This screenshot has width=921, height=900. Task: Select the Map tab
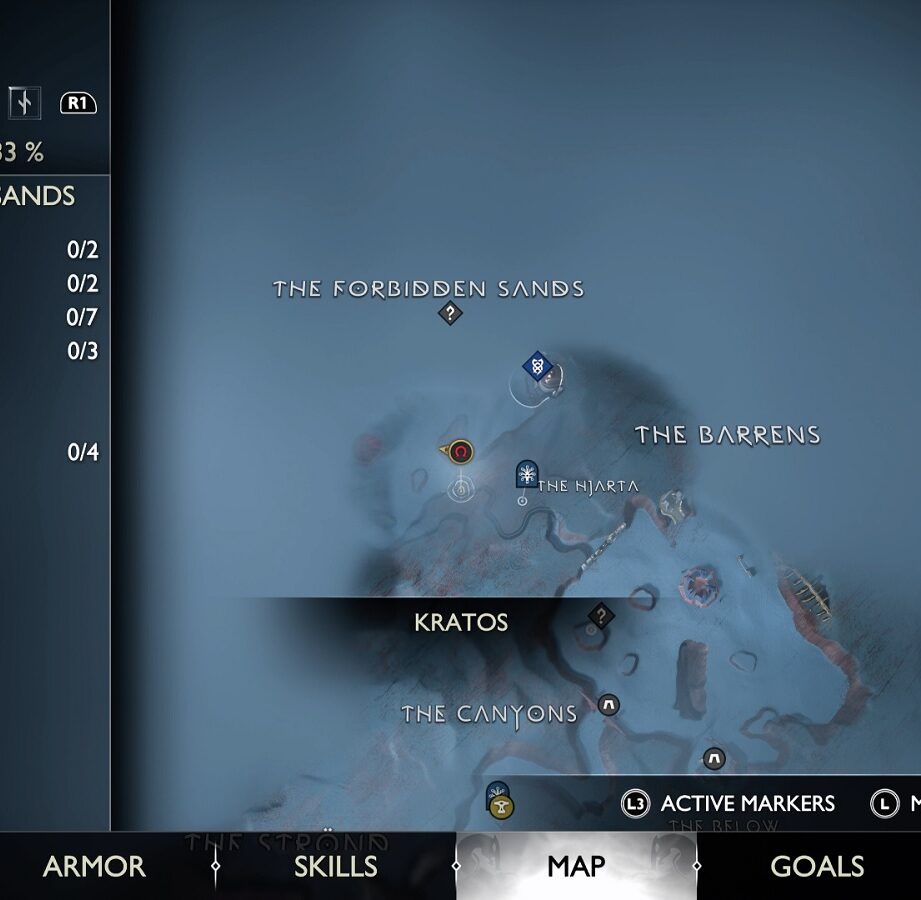tap(576, 866)
